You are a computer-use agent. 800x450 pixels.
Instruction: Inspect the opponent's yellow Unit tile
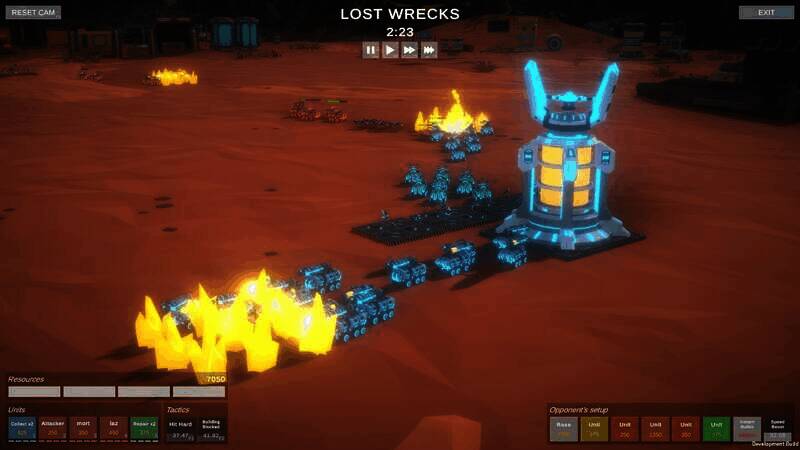point(594,429)
